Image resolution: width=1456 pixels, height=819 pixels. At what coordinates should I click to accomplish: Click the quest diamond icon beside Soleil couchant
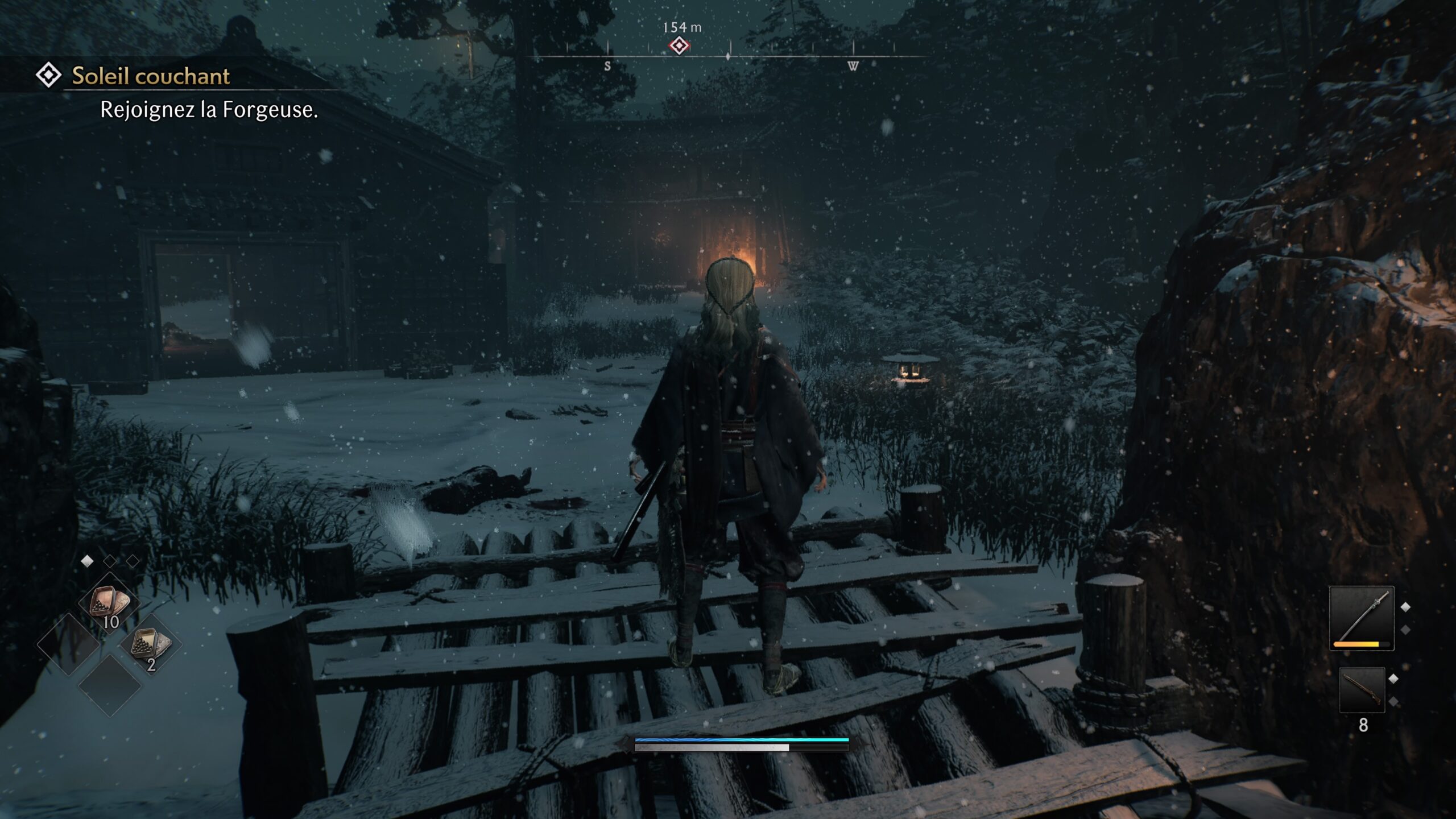click(48, 75)
